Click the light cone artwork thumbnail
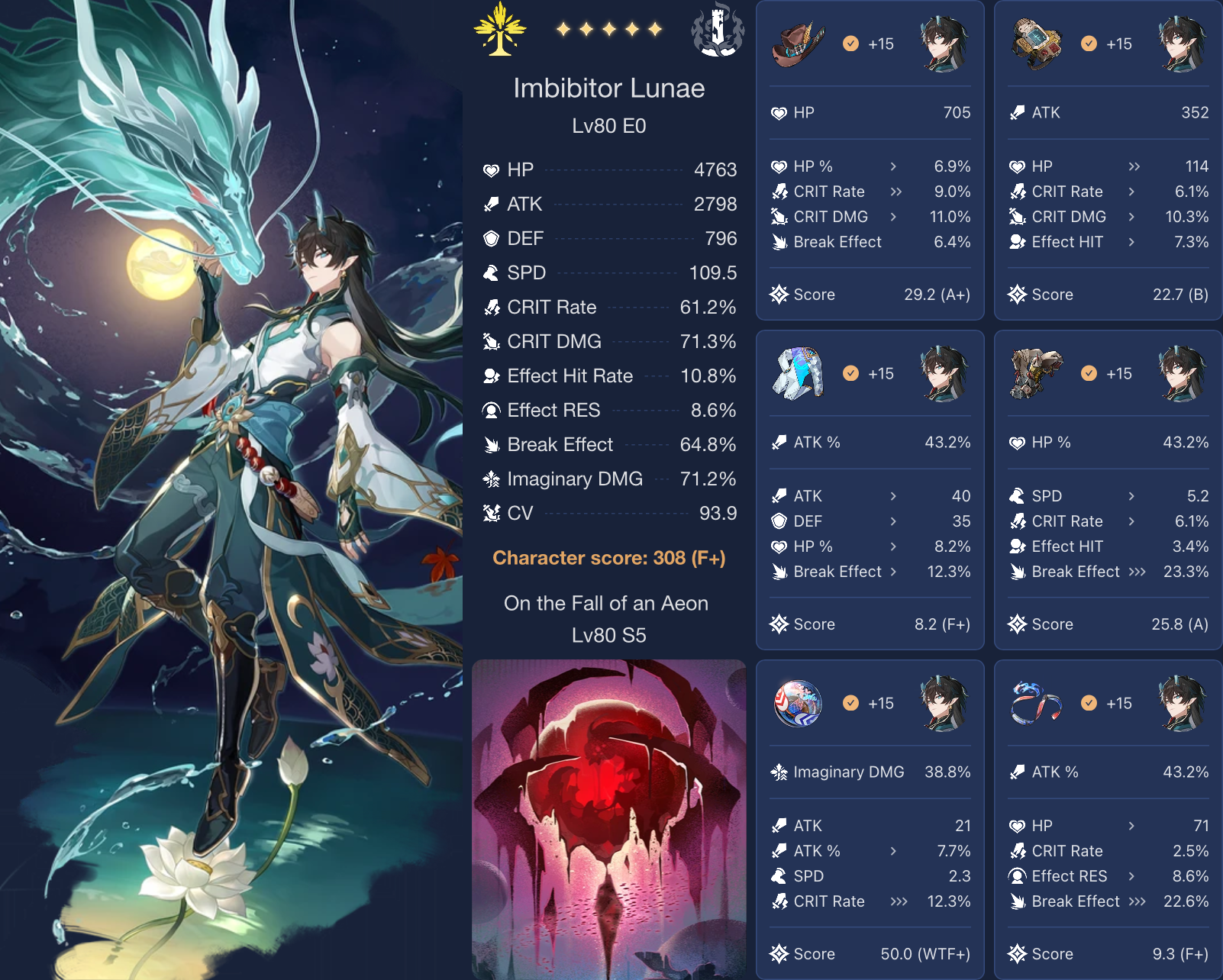This screenshot has width=1223, height=980. (x=609, y=817)
